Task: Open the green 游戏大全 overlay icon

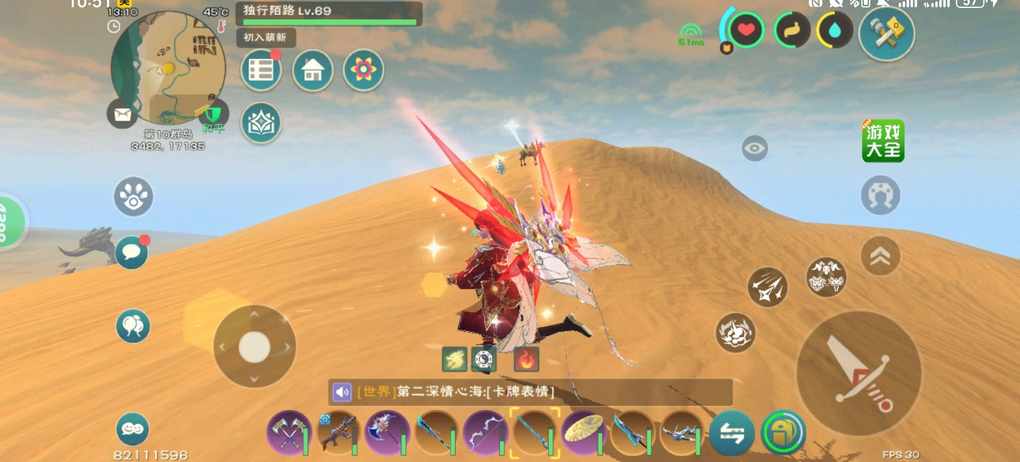Action: [x=883, y=141]
